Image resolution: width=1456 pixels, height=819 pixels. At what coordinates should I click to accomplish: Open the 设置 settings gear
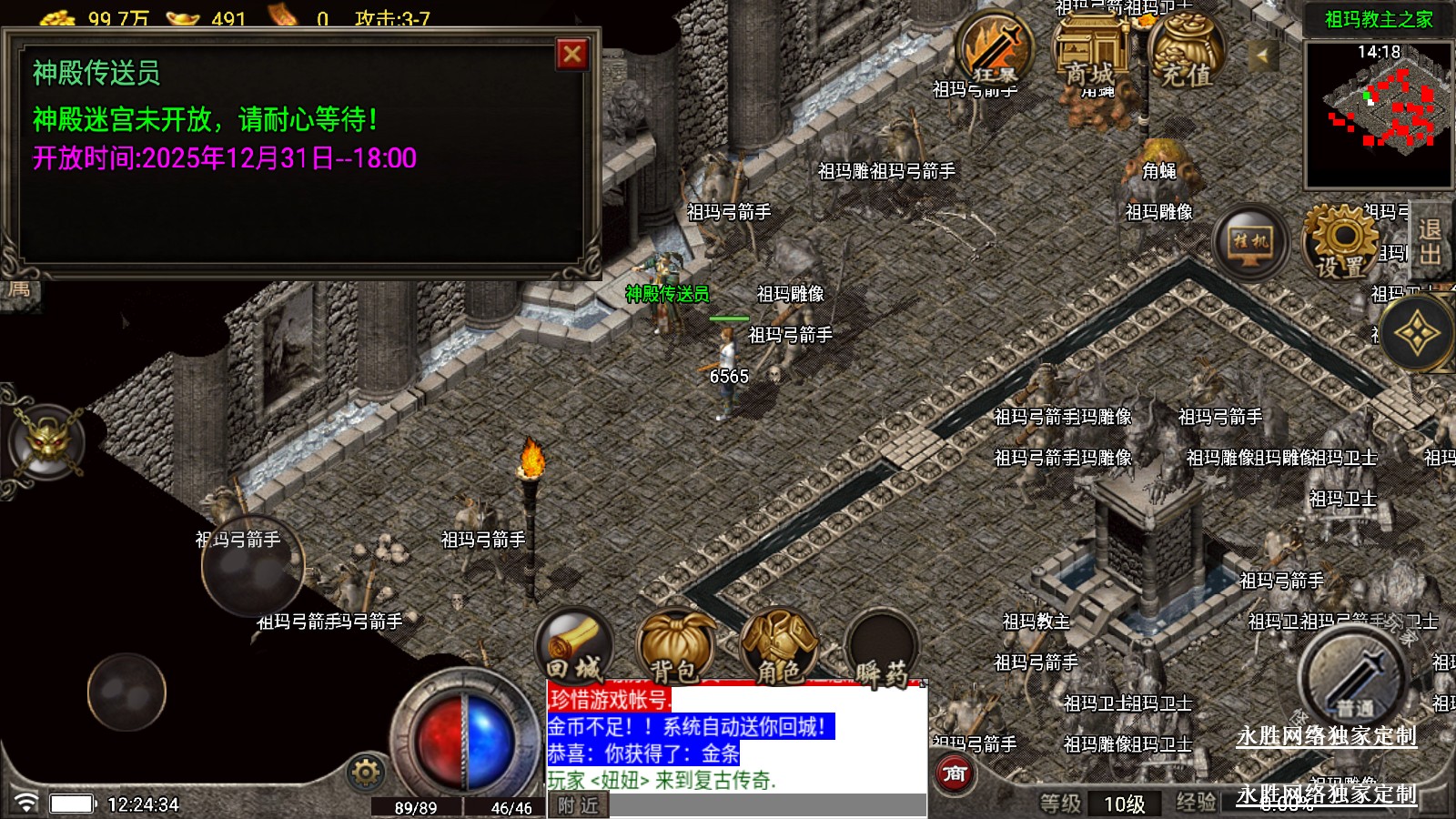pos(1341,241)
